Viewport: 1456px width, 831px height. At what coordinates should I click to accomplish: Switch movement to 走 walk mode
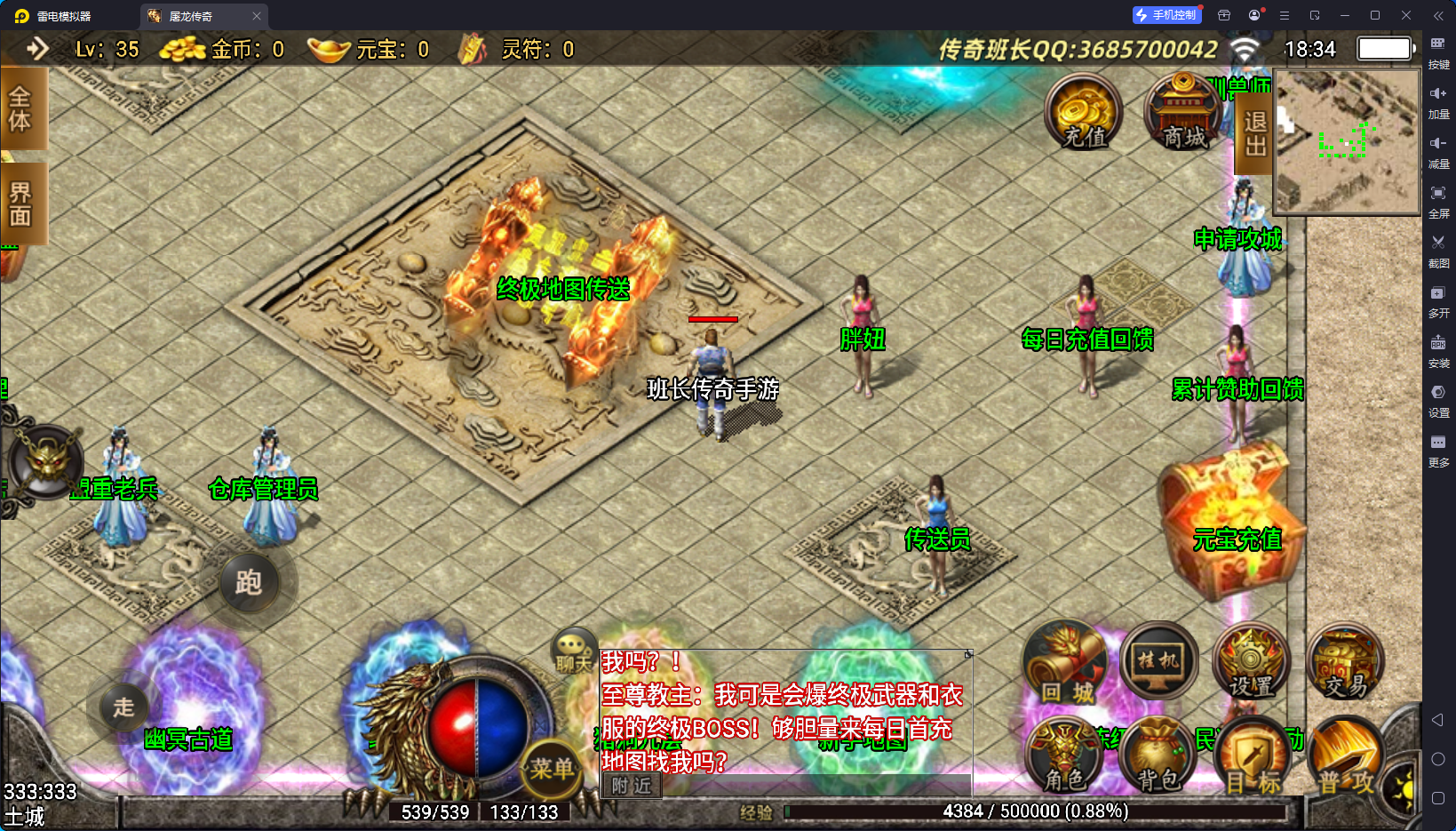pyautogui.click(x=123, y=707)
